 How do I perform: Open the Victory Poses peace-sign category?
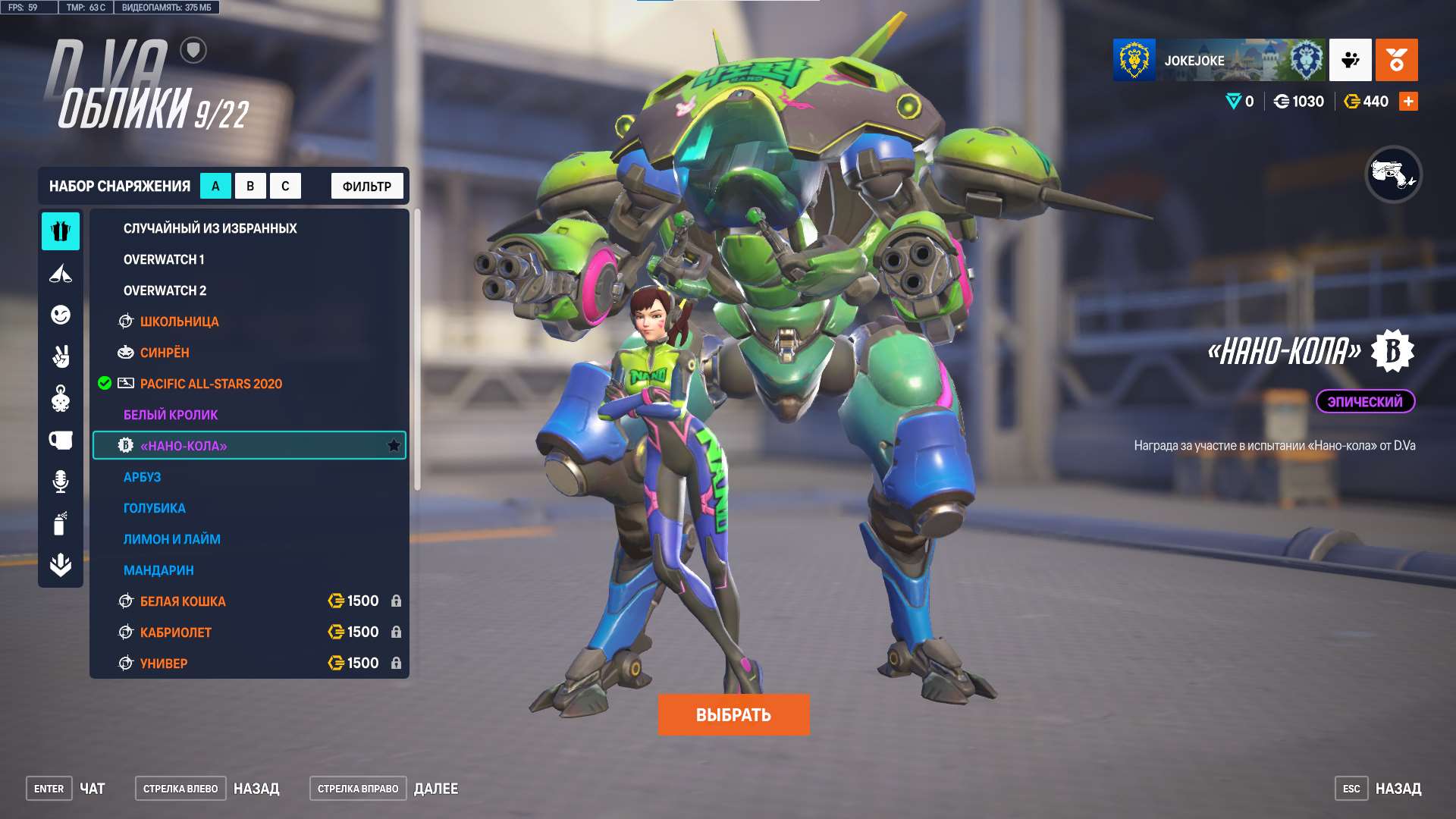[61, 356]
